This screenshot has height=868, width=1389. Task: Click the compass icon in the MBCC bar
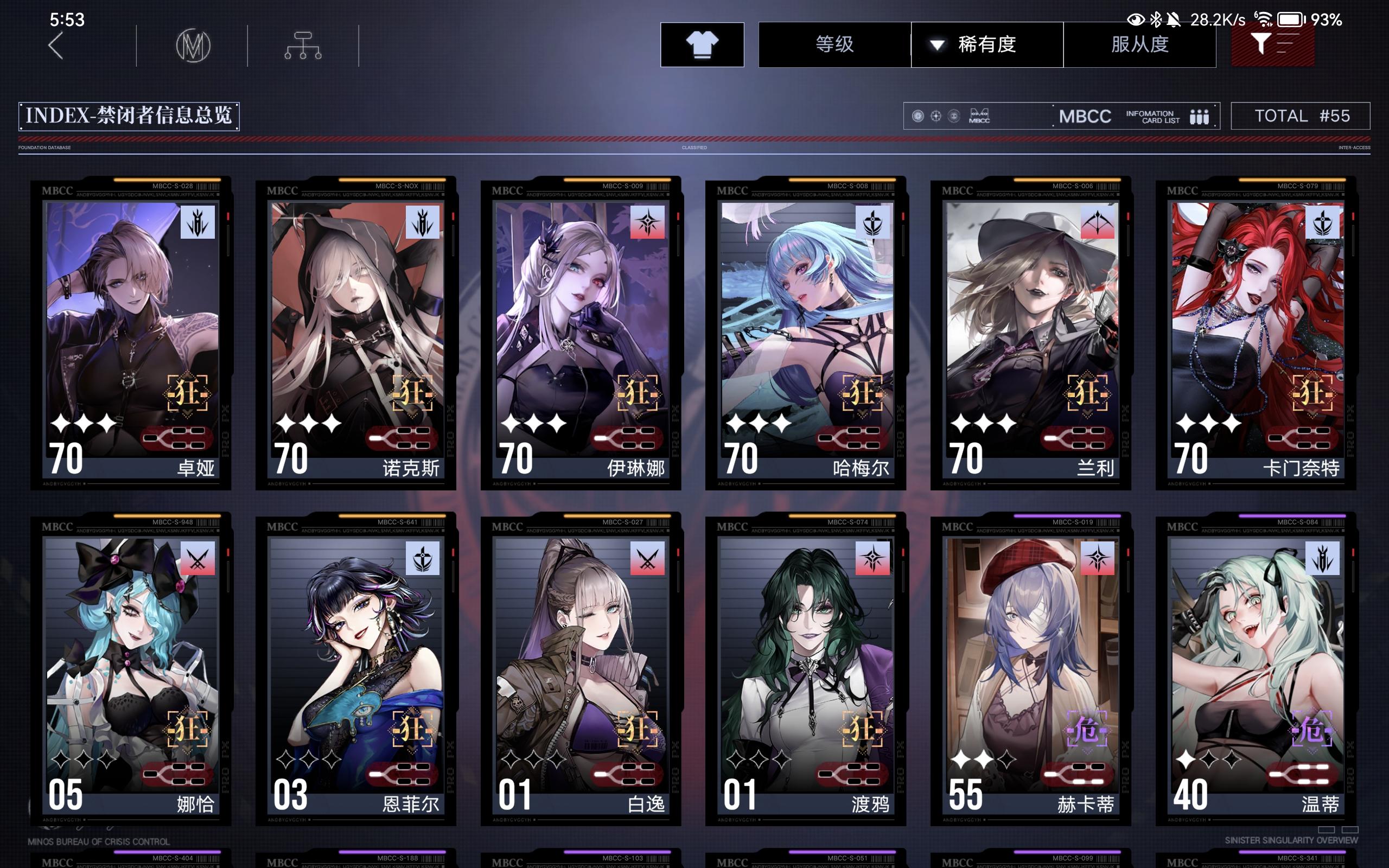point(936,116)
